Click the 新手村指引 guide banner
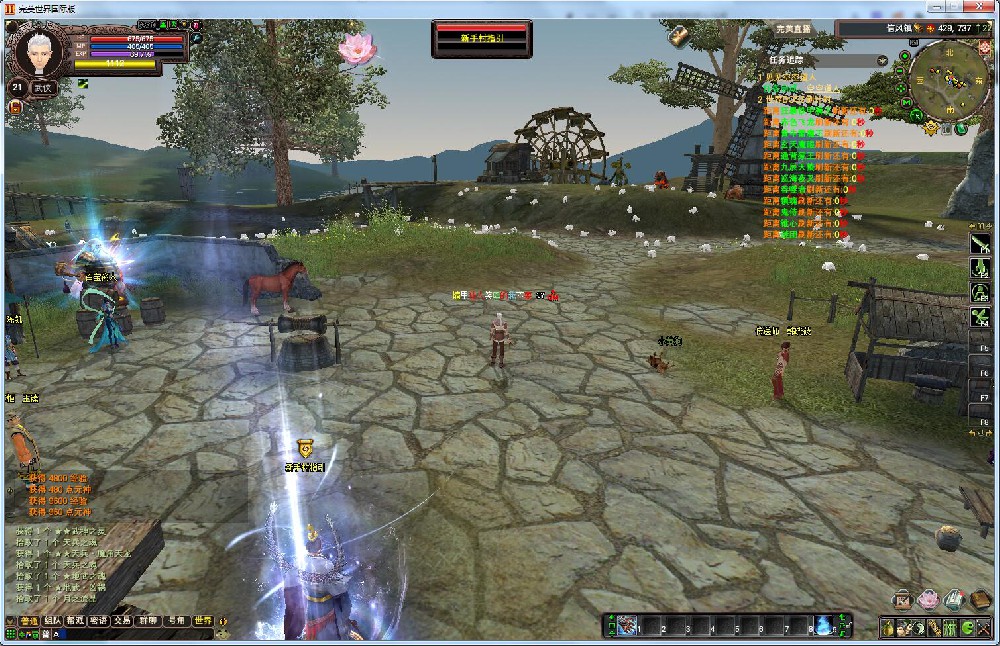This screenshot has height=646, width=1000. click(x=482, y=40)
